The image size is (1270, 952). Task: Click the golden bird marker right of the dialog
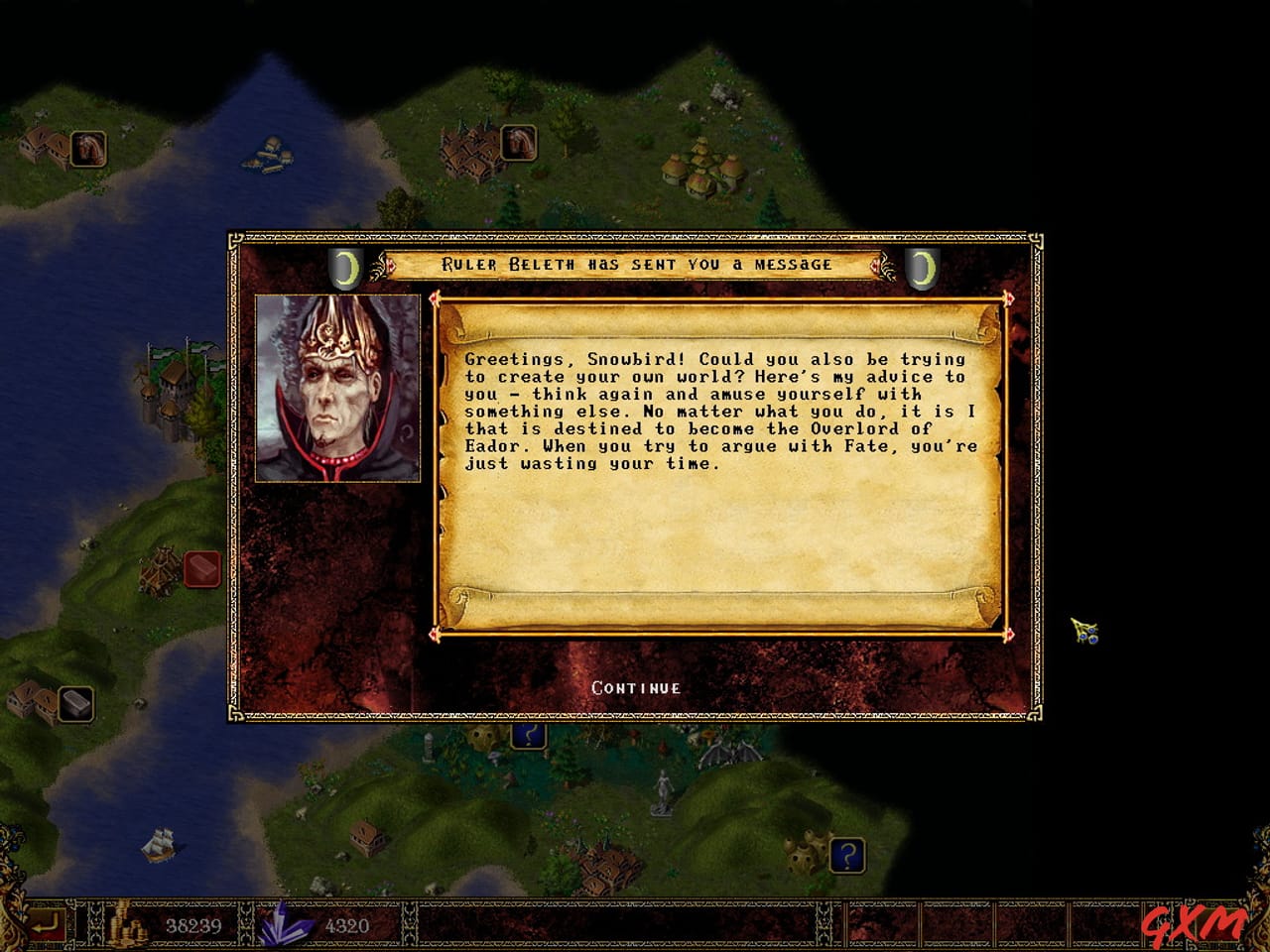1083,632
